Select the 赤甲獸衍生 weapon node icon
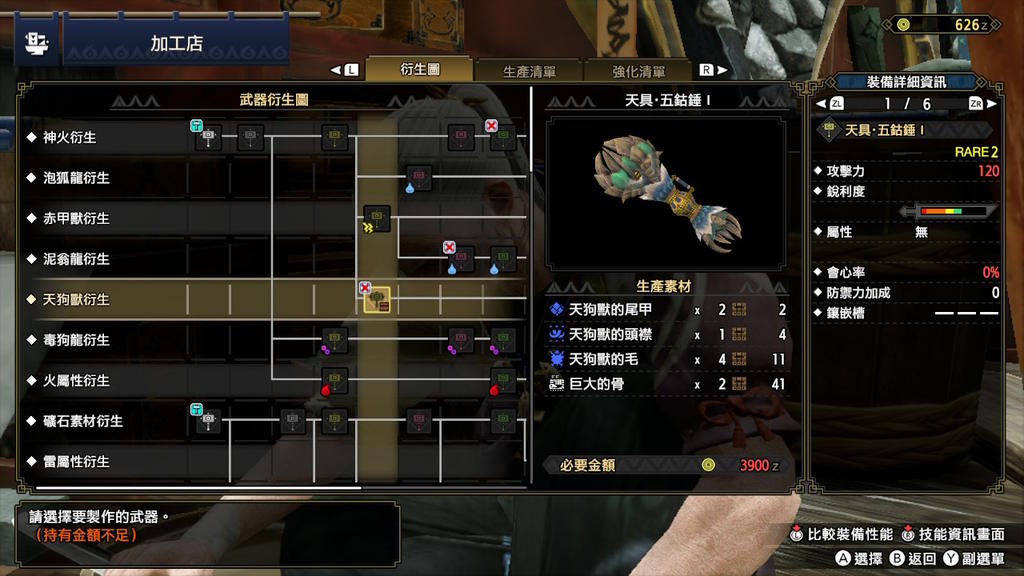The width and height of the screenshot is (1024, 576). click(x=377, y=217)
